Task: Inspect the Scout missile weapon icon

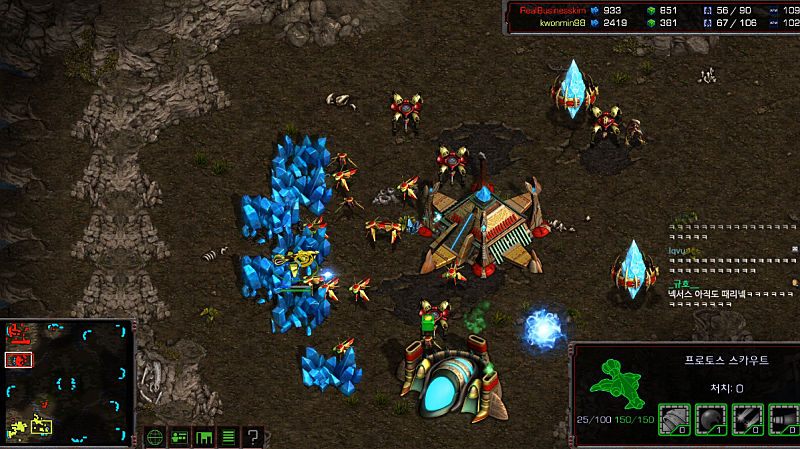Action: (784, 419)
